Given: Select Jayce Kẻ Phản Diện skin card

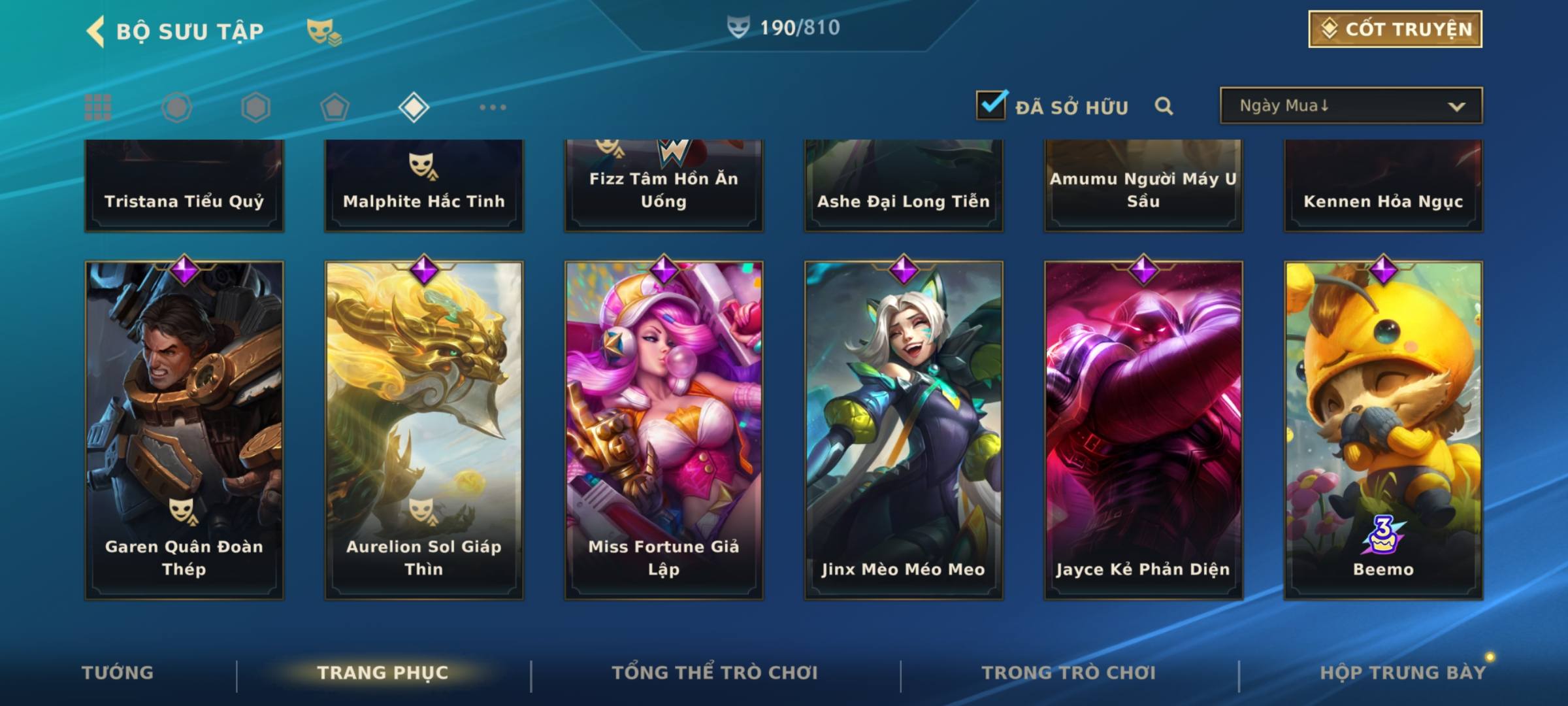Looking at the screenshot, I should click(1143, 429).
